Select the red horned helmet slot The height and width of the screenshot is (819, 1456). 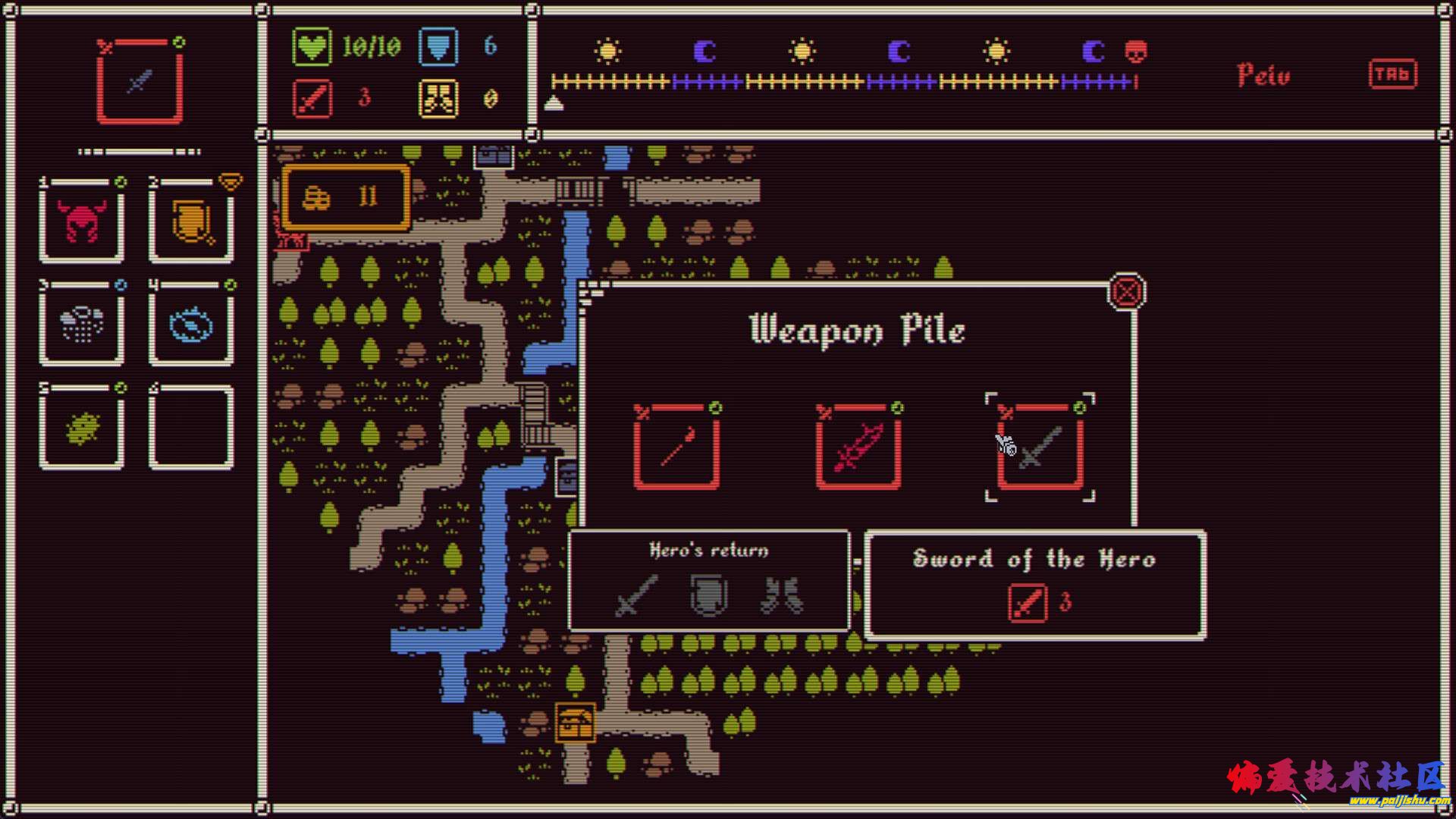pos(82,221)
